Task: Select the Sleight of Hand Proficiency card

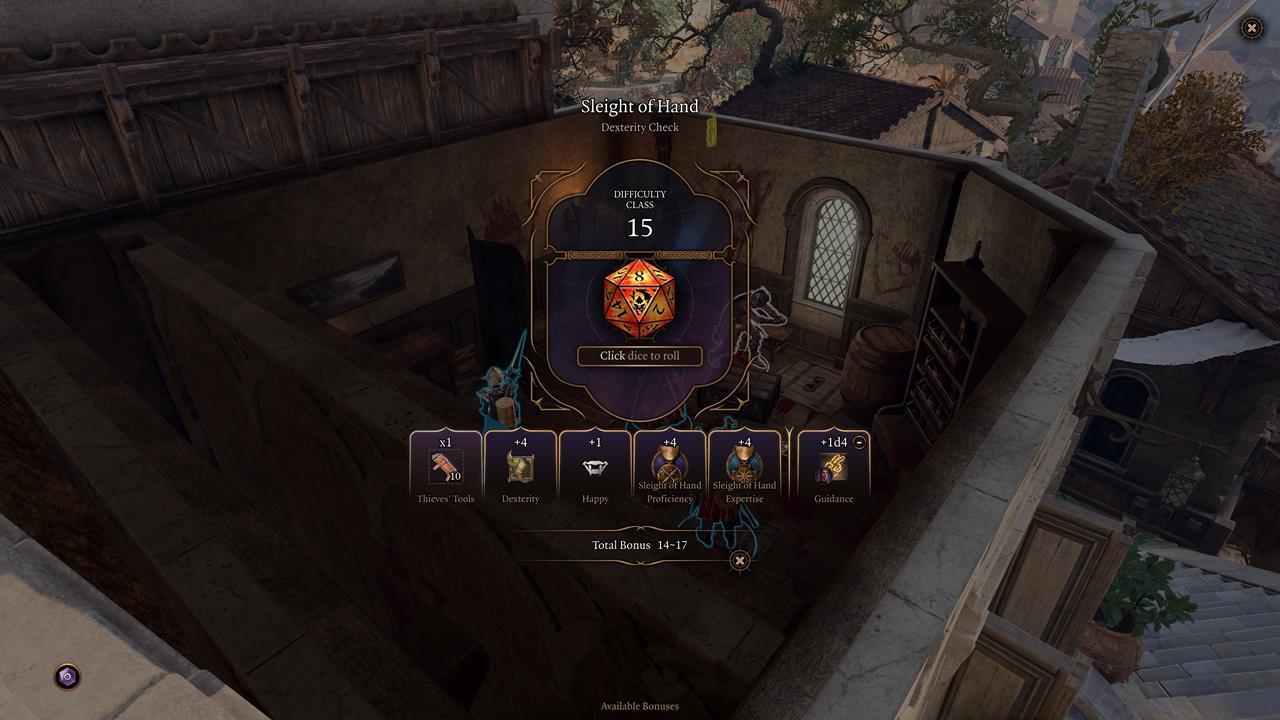Action: click(670, 467)
